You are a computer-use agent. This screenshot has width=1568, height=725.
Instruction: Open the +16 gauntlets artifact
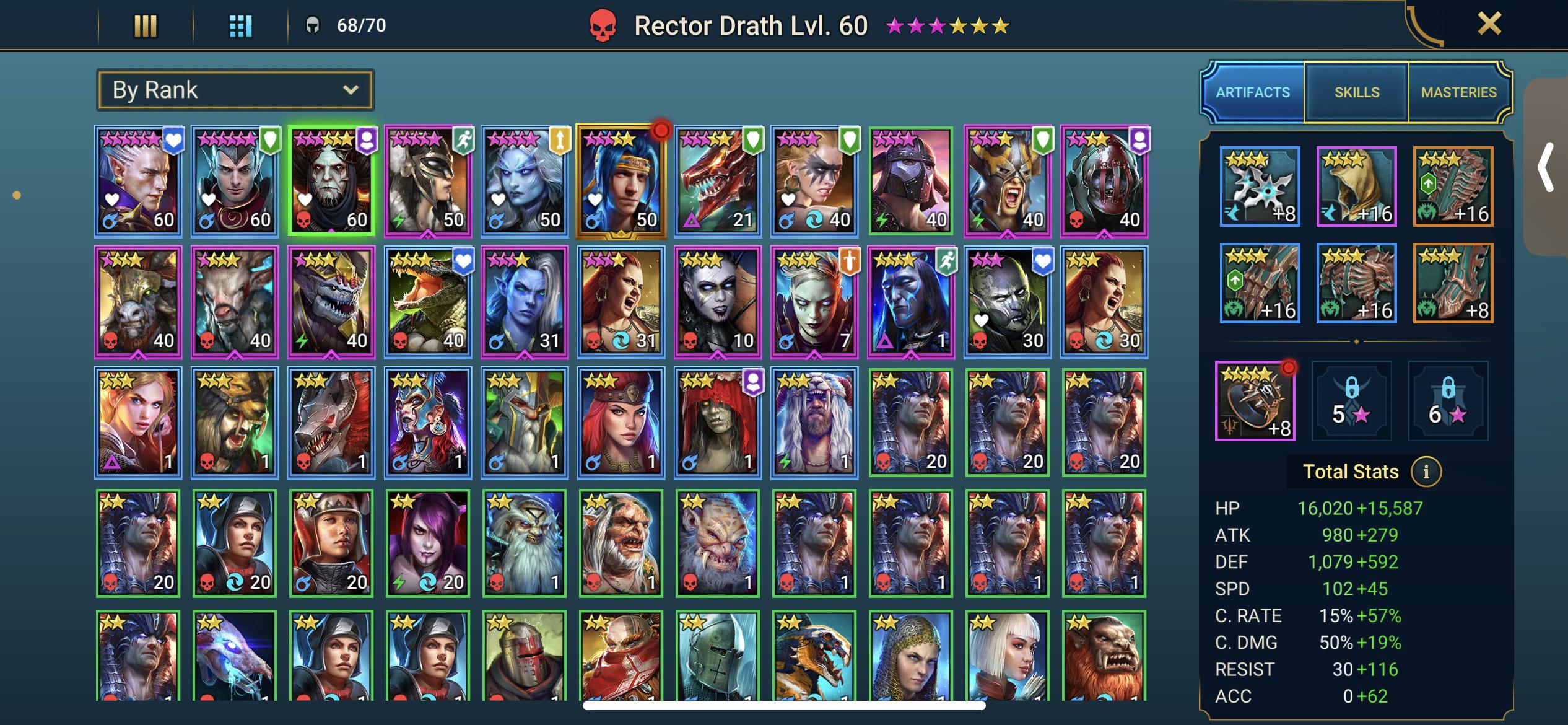point(1260,282)
